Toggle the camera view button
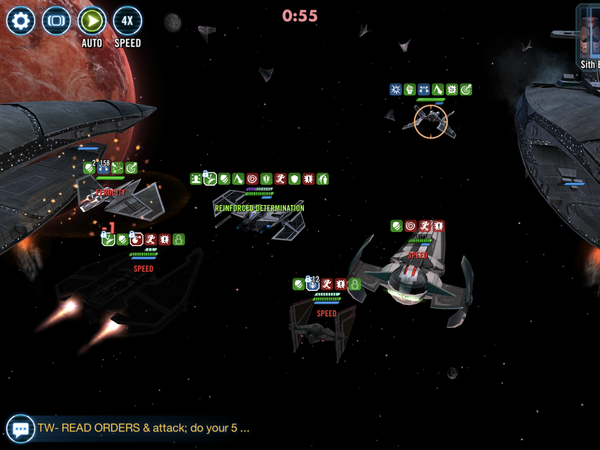This screenshot has height=450, width=600. point(56,20)
